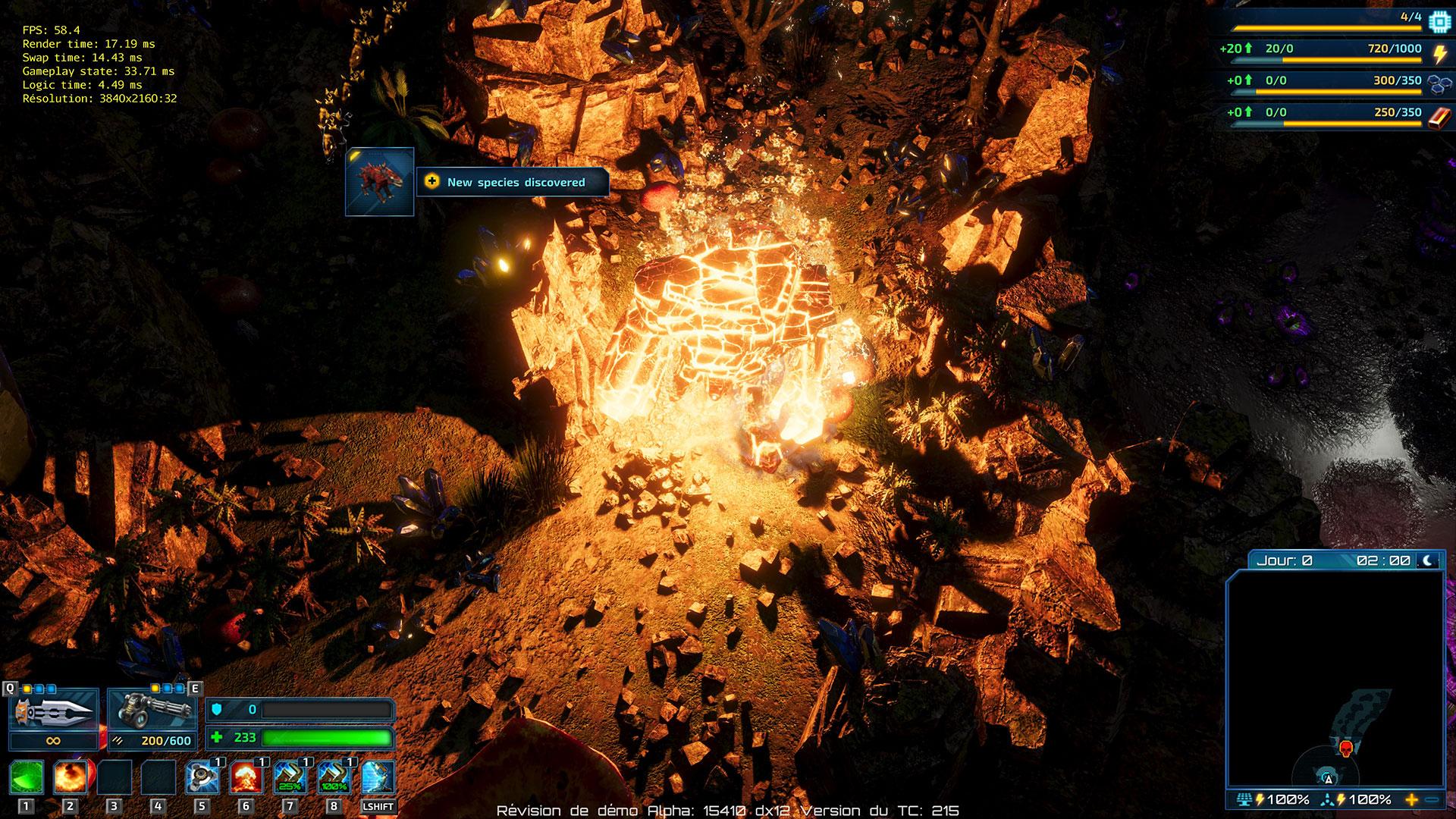This screenshot has width=1456, height=819.
Task: Use the 100% repair tool item
Action: point(334,777)
